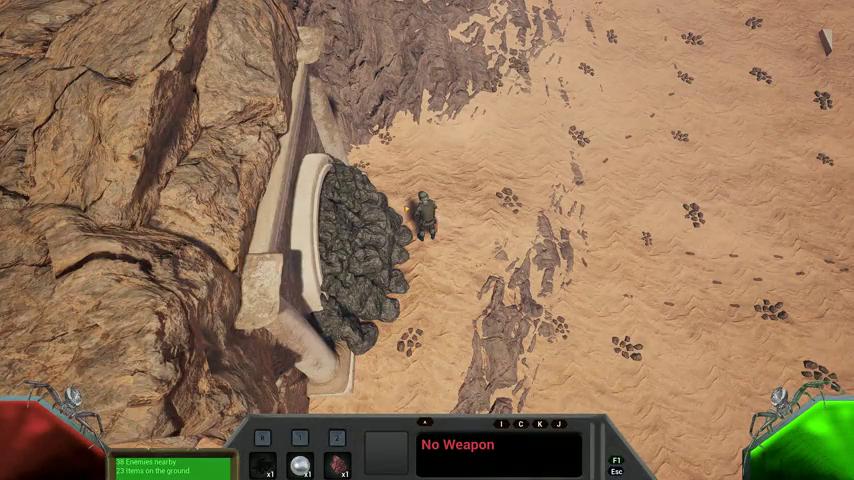854x480 pixels.
Task: Click the No Weapon display panel
Action: 499,454
